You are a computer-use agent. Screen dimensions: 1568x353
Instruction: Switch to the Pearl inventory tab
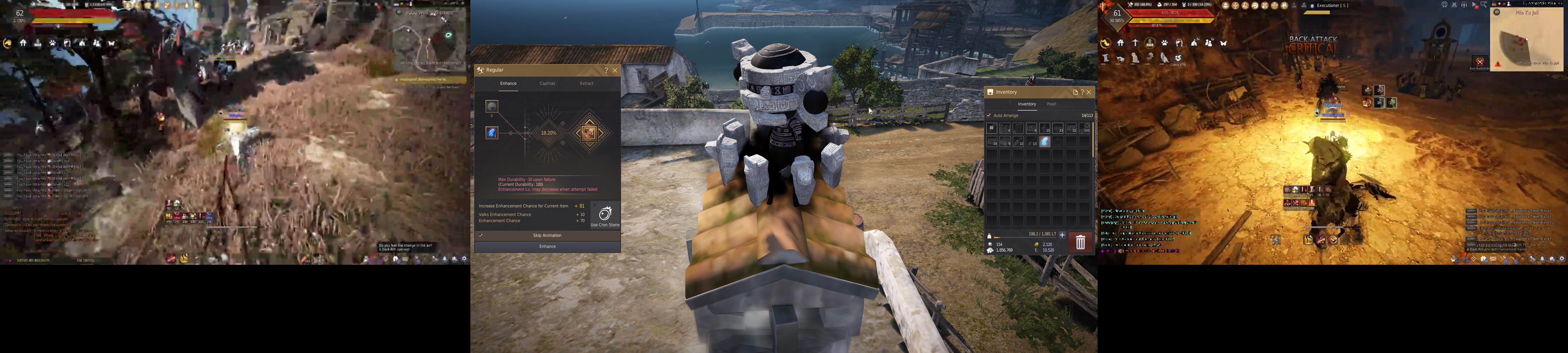click(1051, 104)
